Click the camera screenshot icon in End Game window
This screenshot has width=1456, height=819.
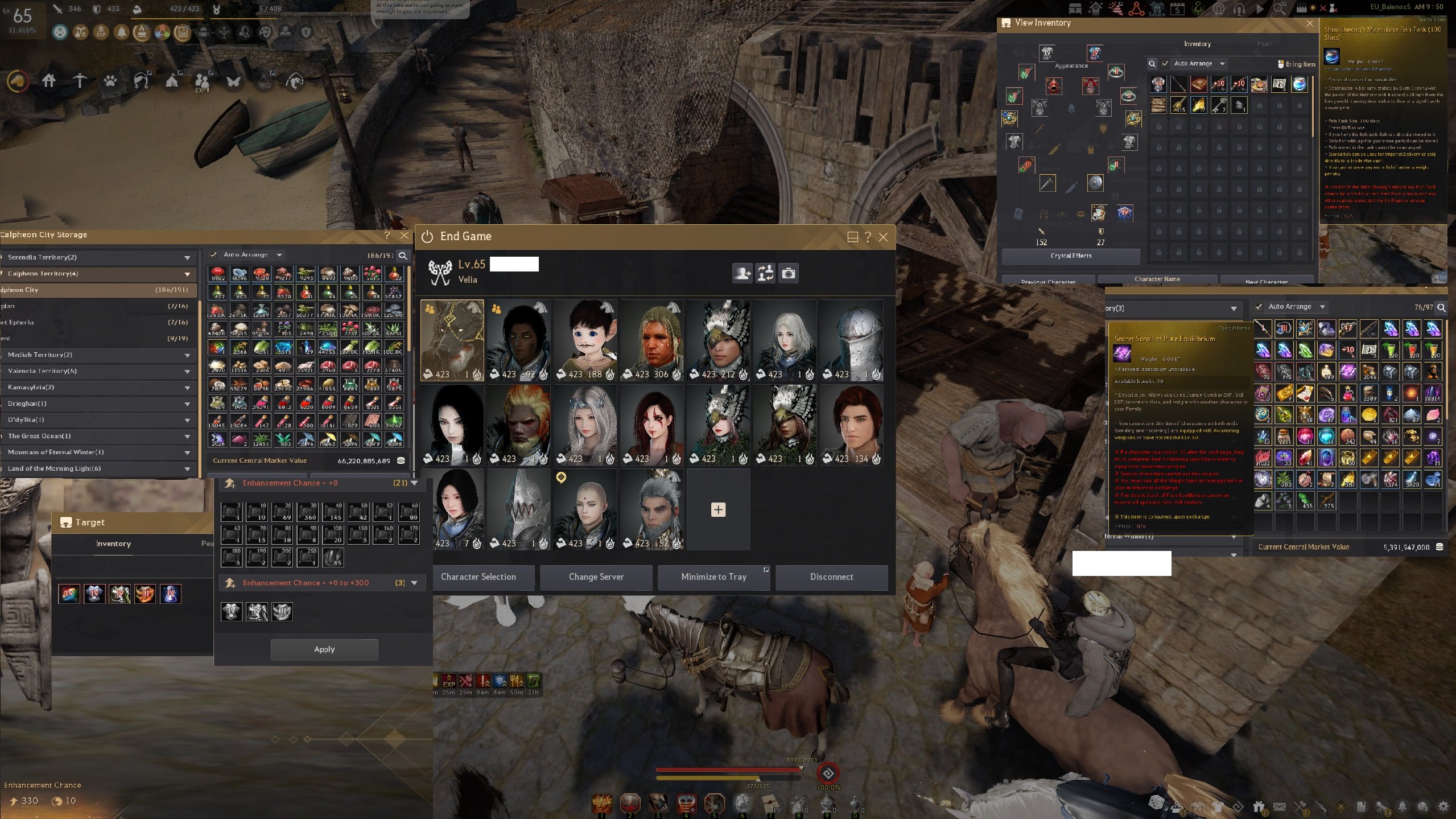(789, 273)
